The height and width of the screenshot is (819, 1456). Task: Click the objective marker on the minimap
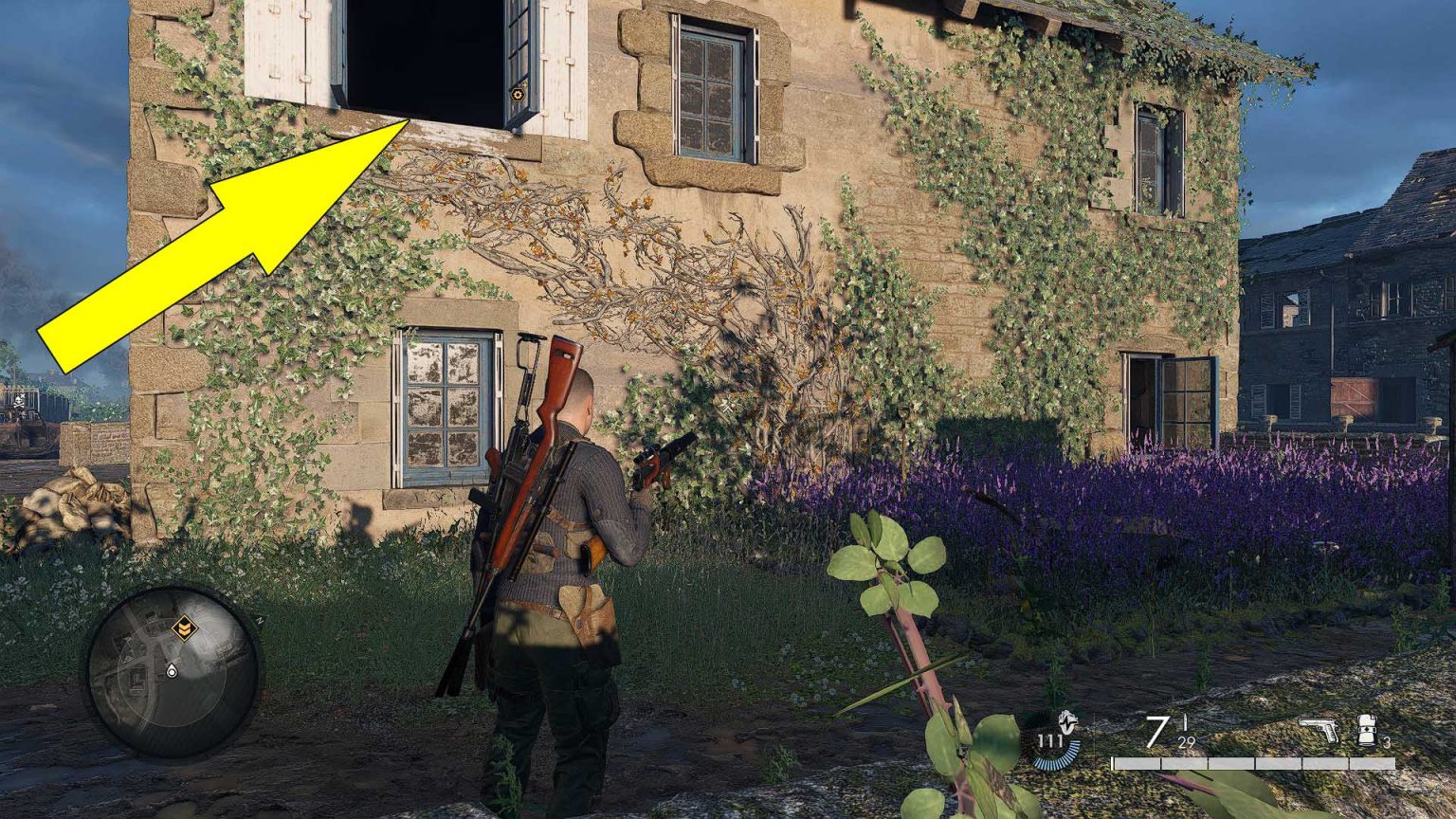184,628
